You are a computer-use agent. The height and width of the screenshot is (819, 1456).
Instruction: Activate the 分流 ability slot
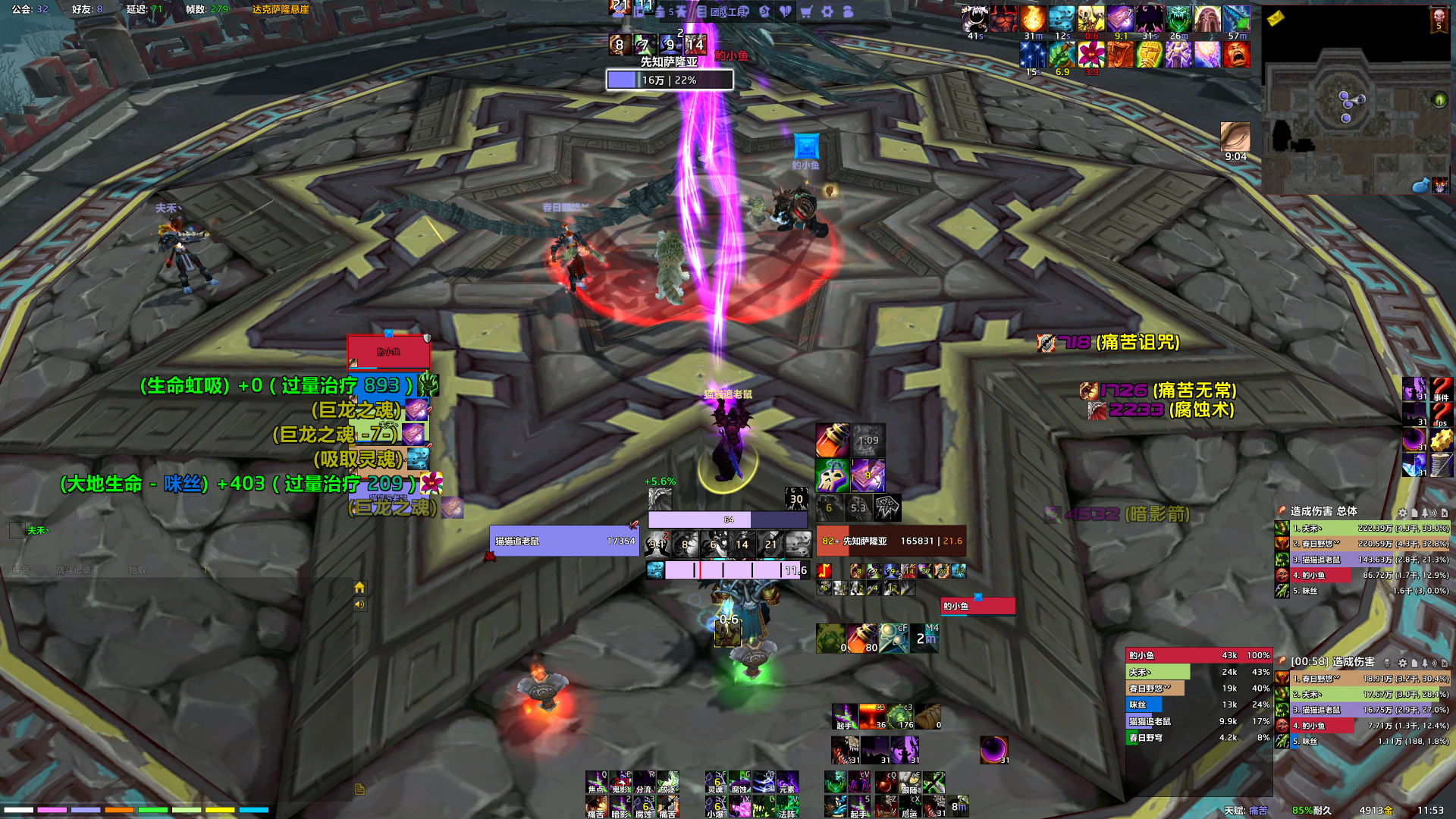(644, 783)
